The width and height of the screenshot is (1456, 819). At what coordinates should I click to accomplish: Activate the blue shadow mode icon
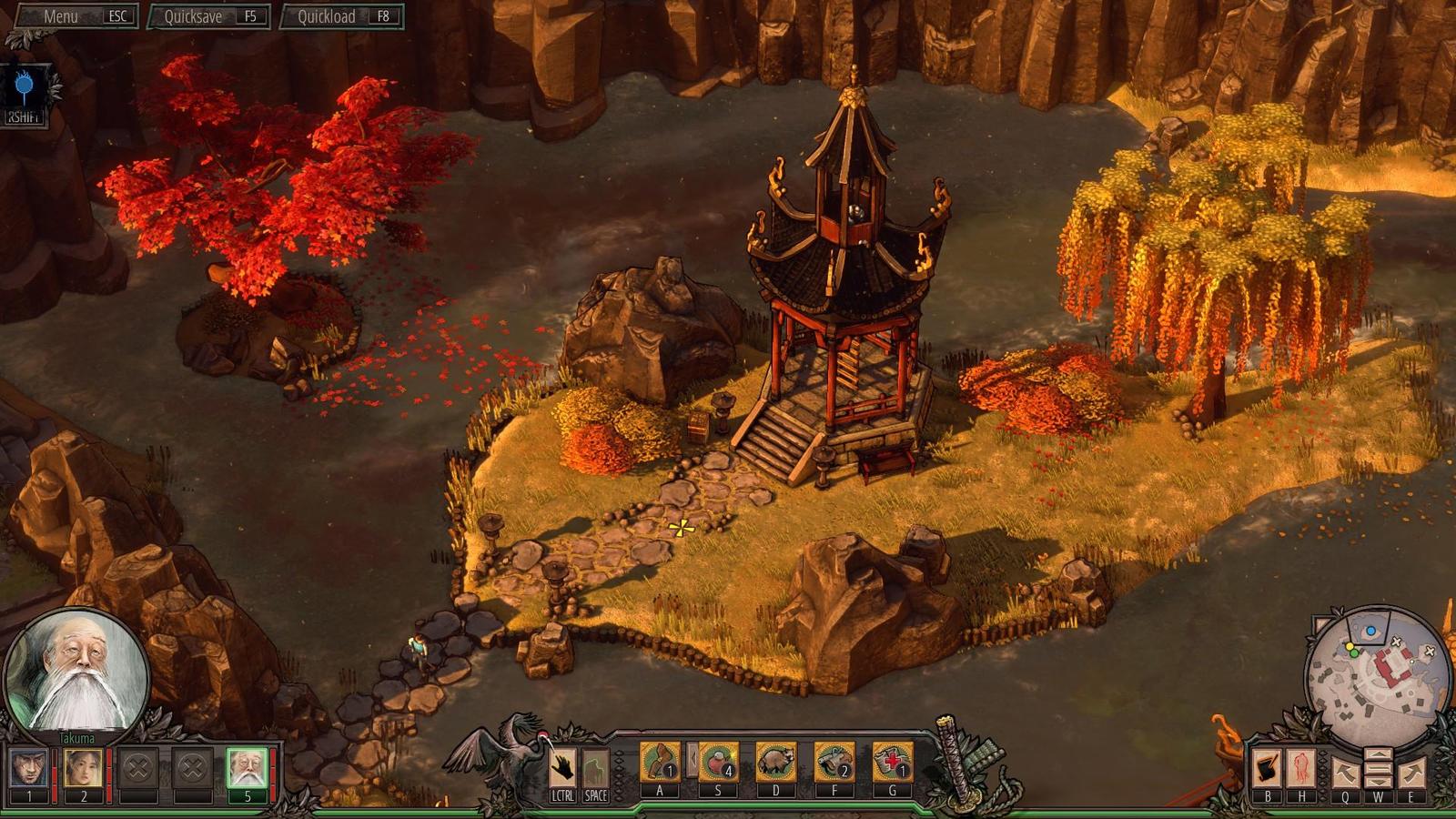(25, 88)
